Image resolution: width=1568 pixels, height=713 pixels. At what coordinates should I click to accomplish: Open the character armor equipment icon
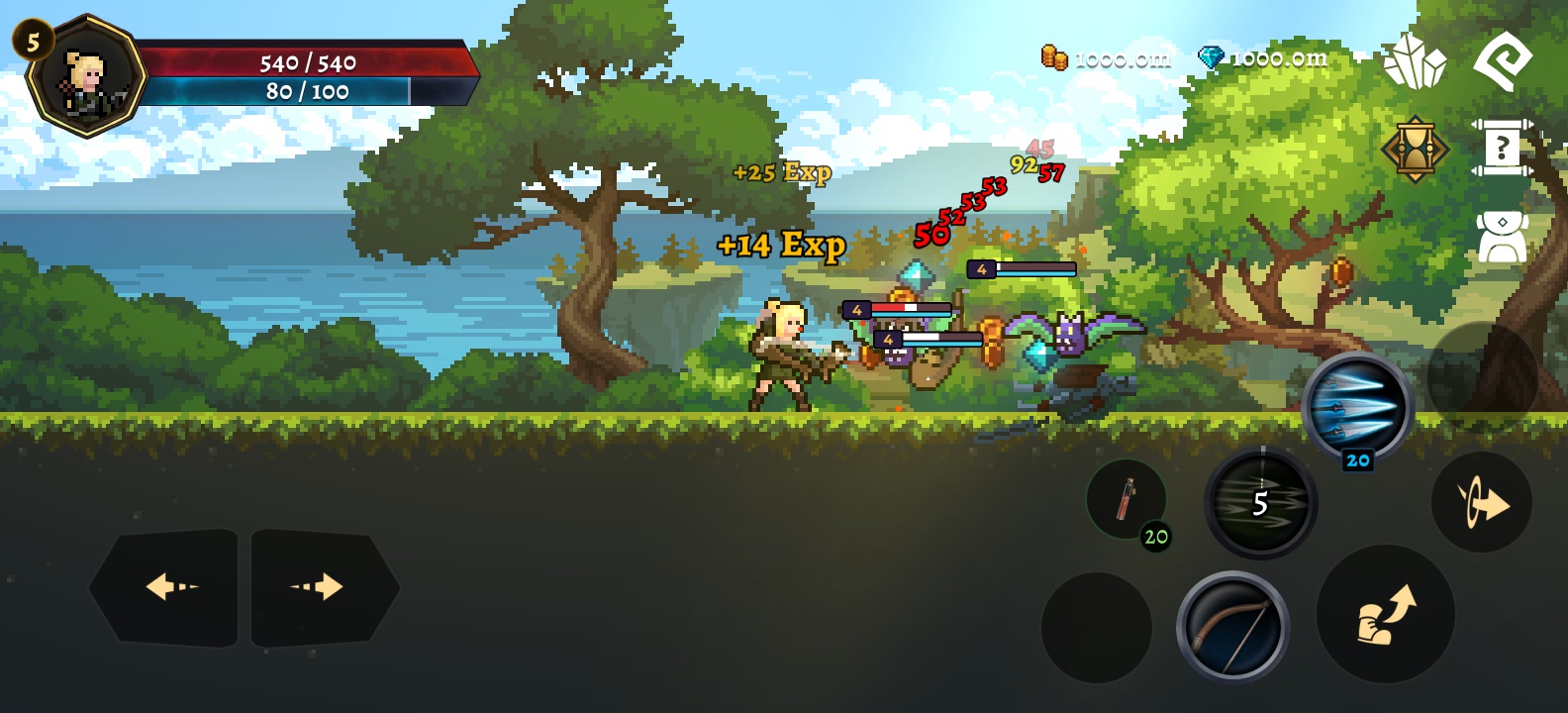[x=1502, y=237]
